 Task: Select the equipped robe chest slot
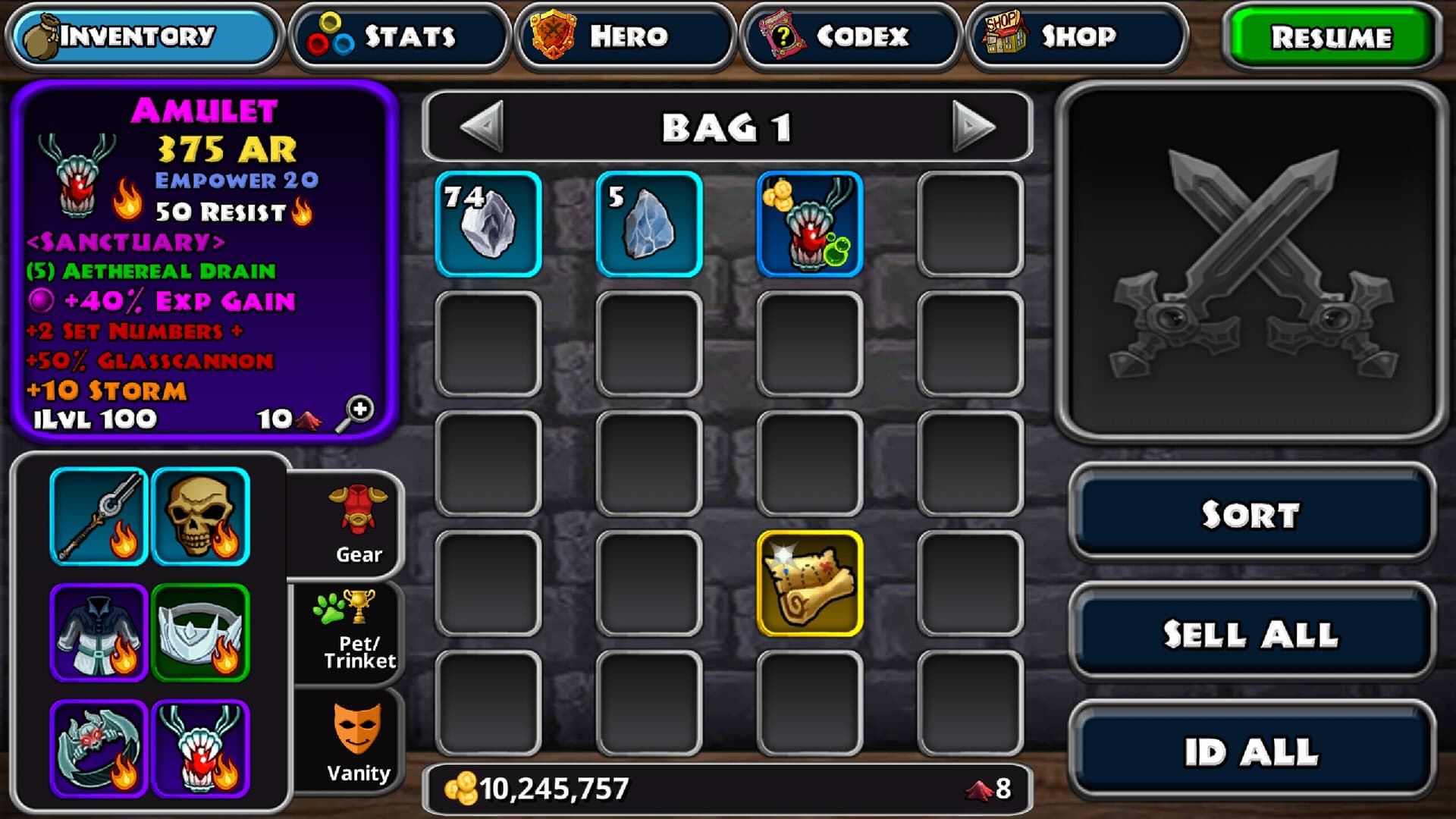point(99,632)
